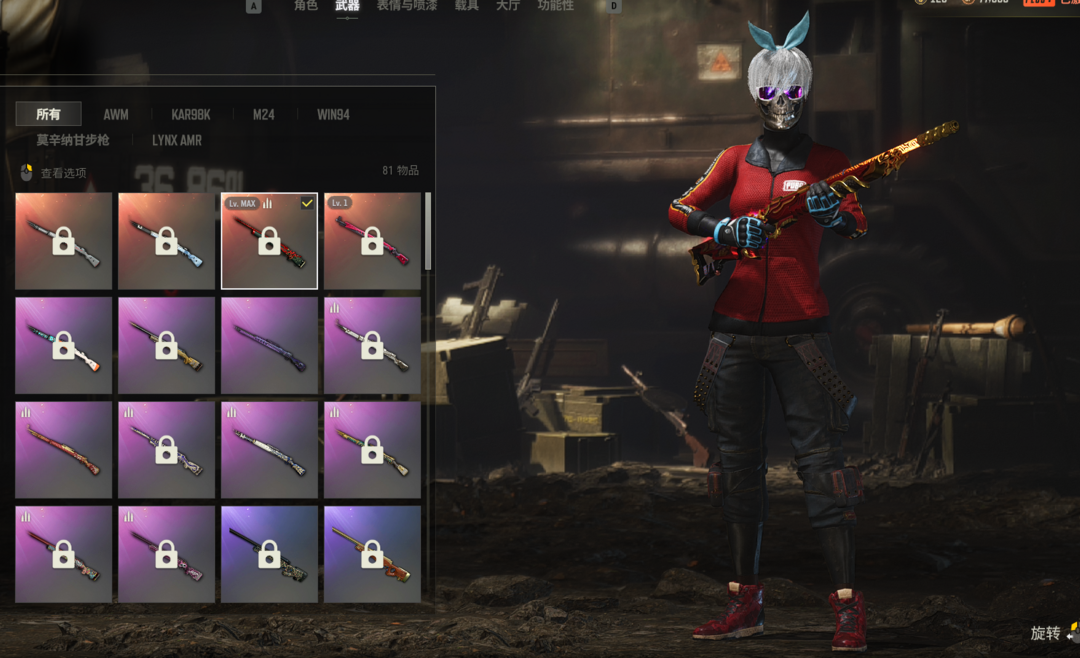
Task: Open the 表情与喷漆 tab
Action: coord(407,6)
